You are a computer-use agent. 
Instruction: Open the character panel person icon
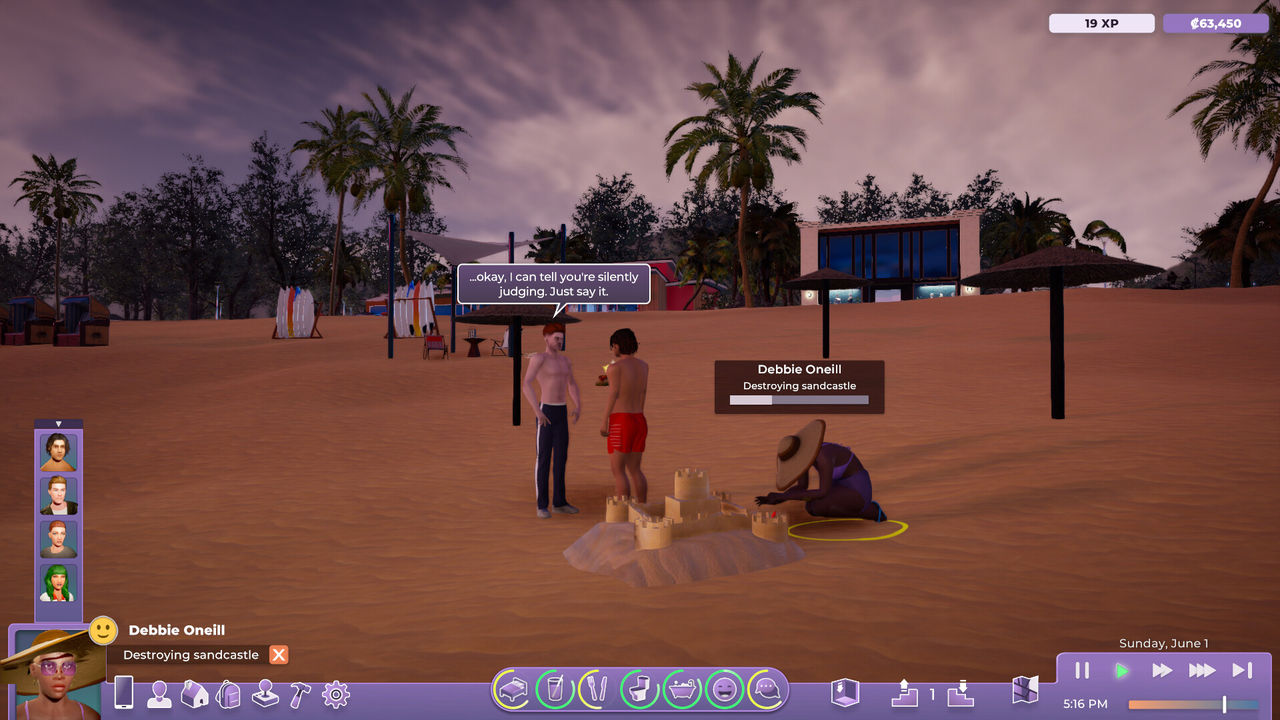(x=159, y=692)
